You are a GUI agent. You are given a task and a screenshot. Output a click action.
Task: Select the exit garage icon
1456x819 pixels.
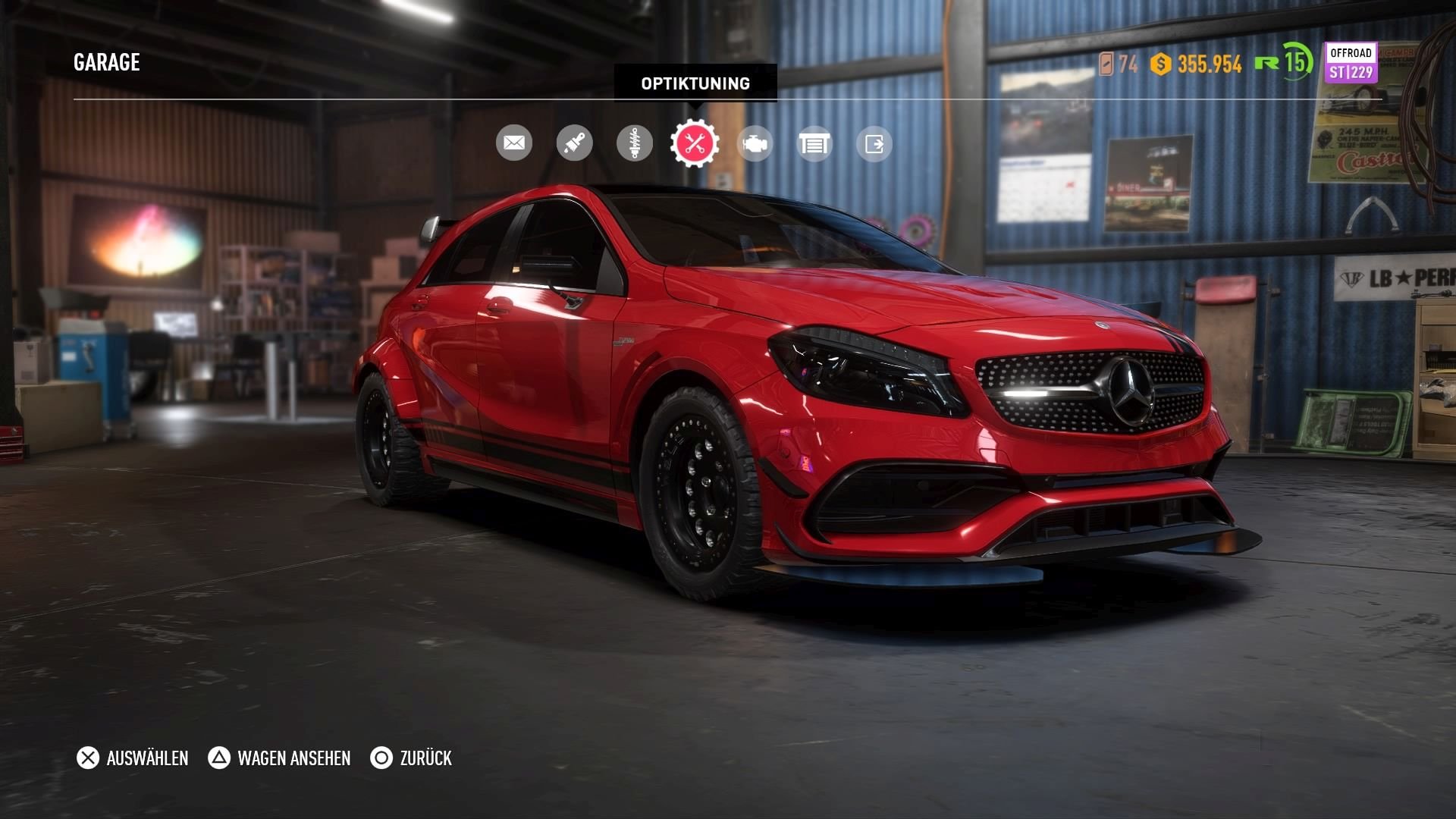tap(873, 143)
